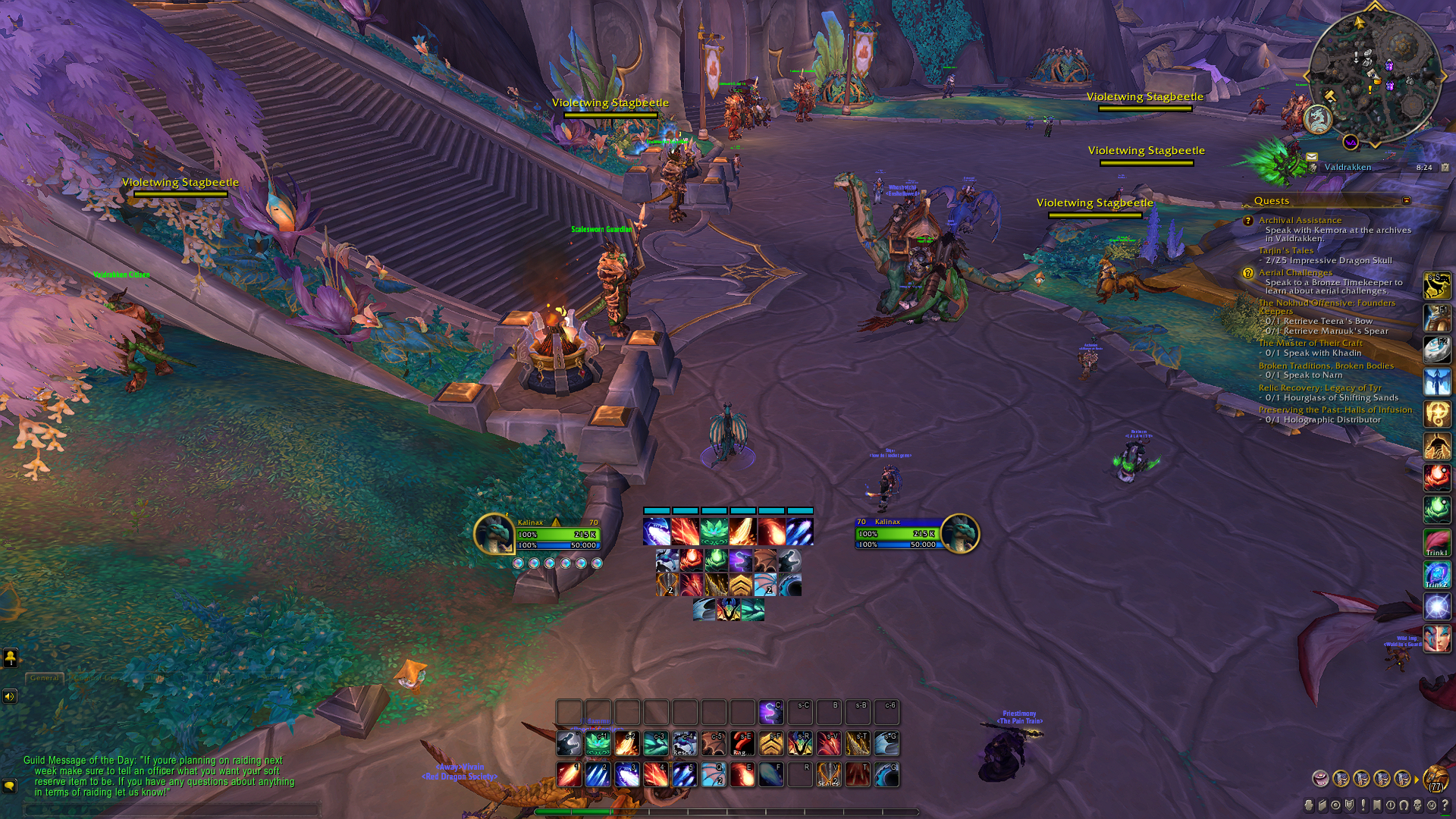Open the Combat Log chat tab
Image resolution: width=1456 pixels, height=819 pixels.
pos(95,678)
